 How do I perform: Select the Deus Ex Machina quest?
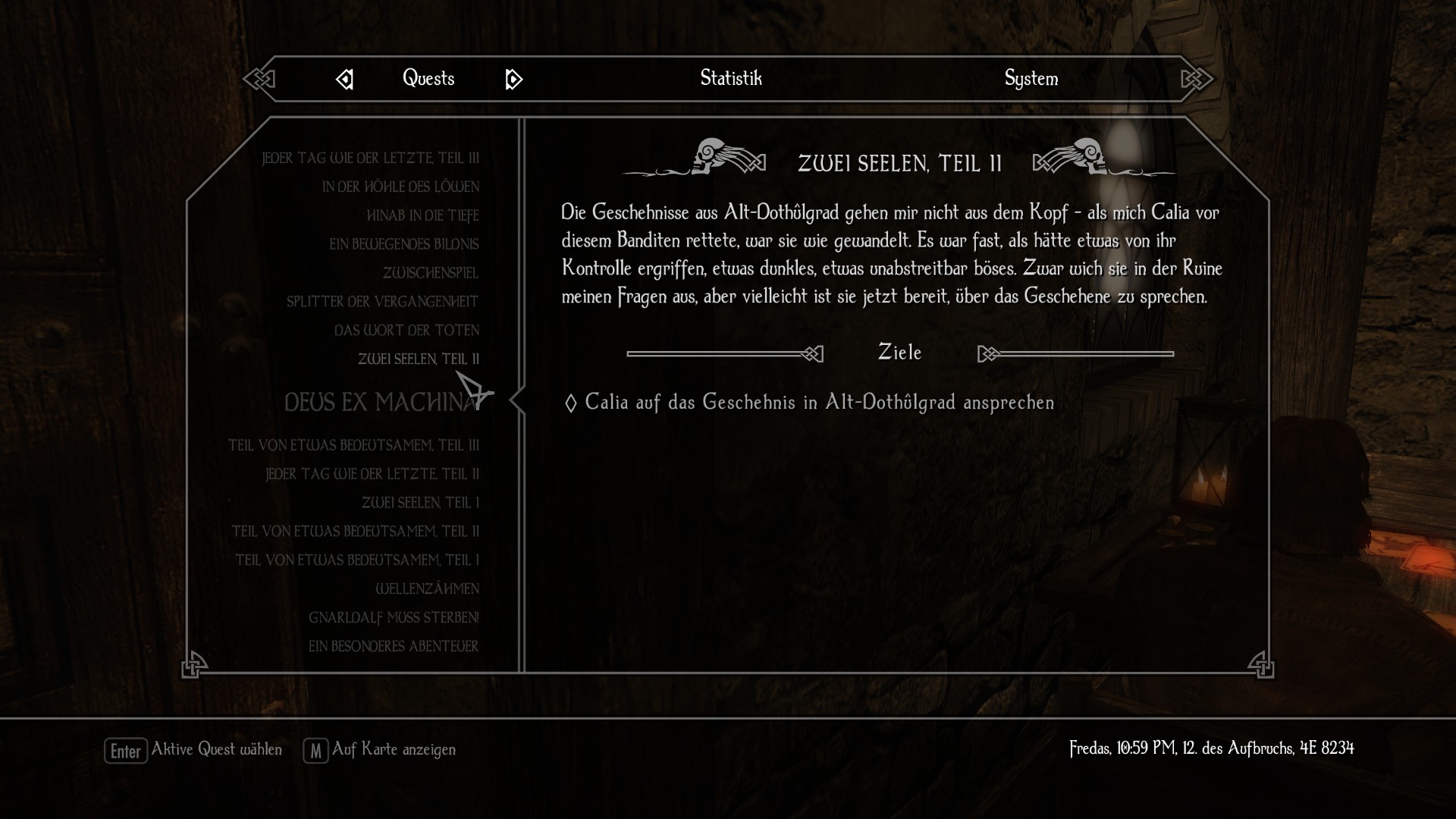[381, 402]
